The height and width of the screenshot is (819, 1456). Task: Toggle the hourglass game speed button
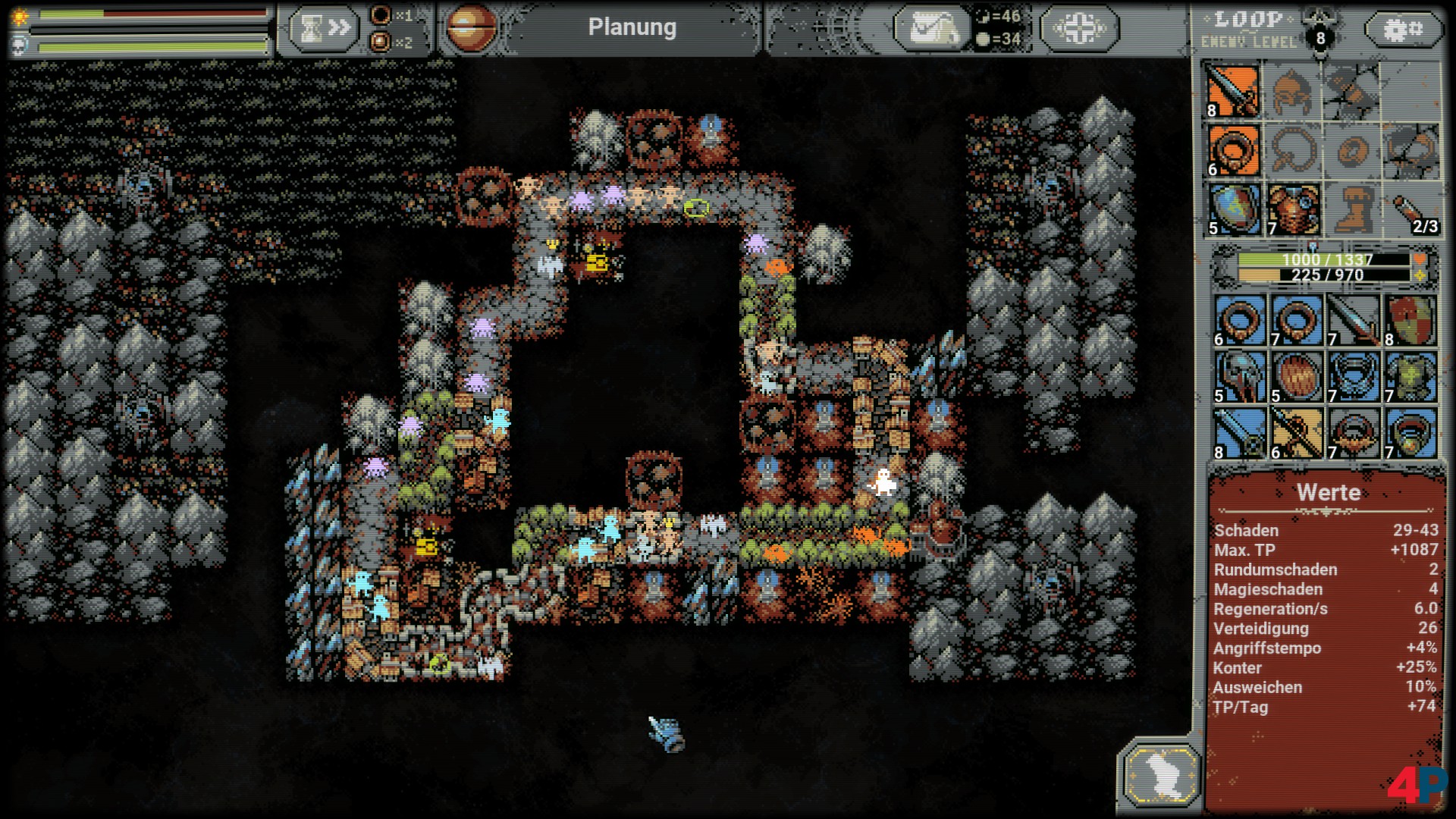(324, 29)
